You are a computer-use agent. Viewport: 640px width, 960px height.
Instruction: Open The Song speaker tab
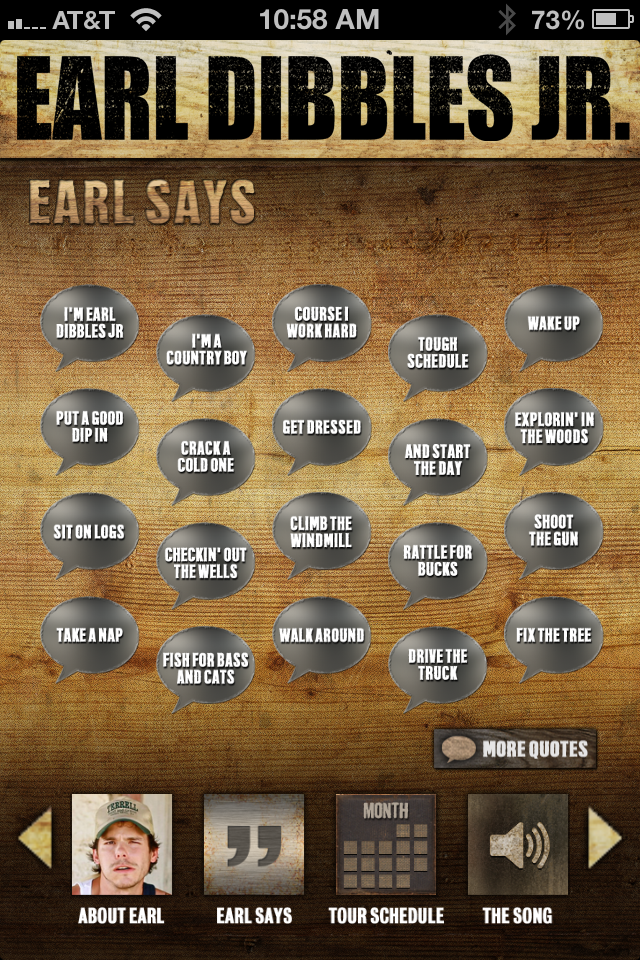click(518, 844)
